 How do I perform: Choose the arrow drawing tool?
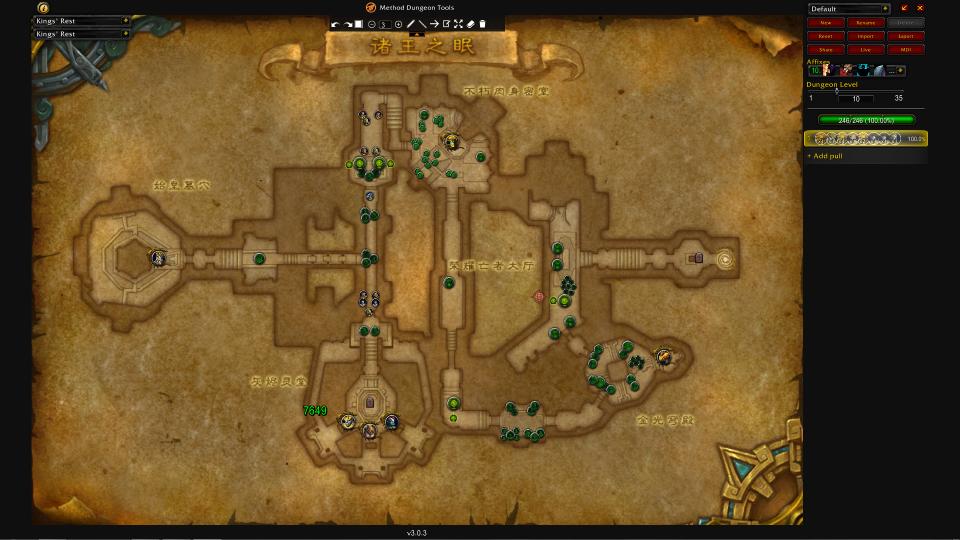tap(434, 24)
